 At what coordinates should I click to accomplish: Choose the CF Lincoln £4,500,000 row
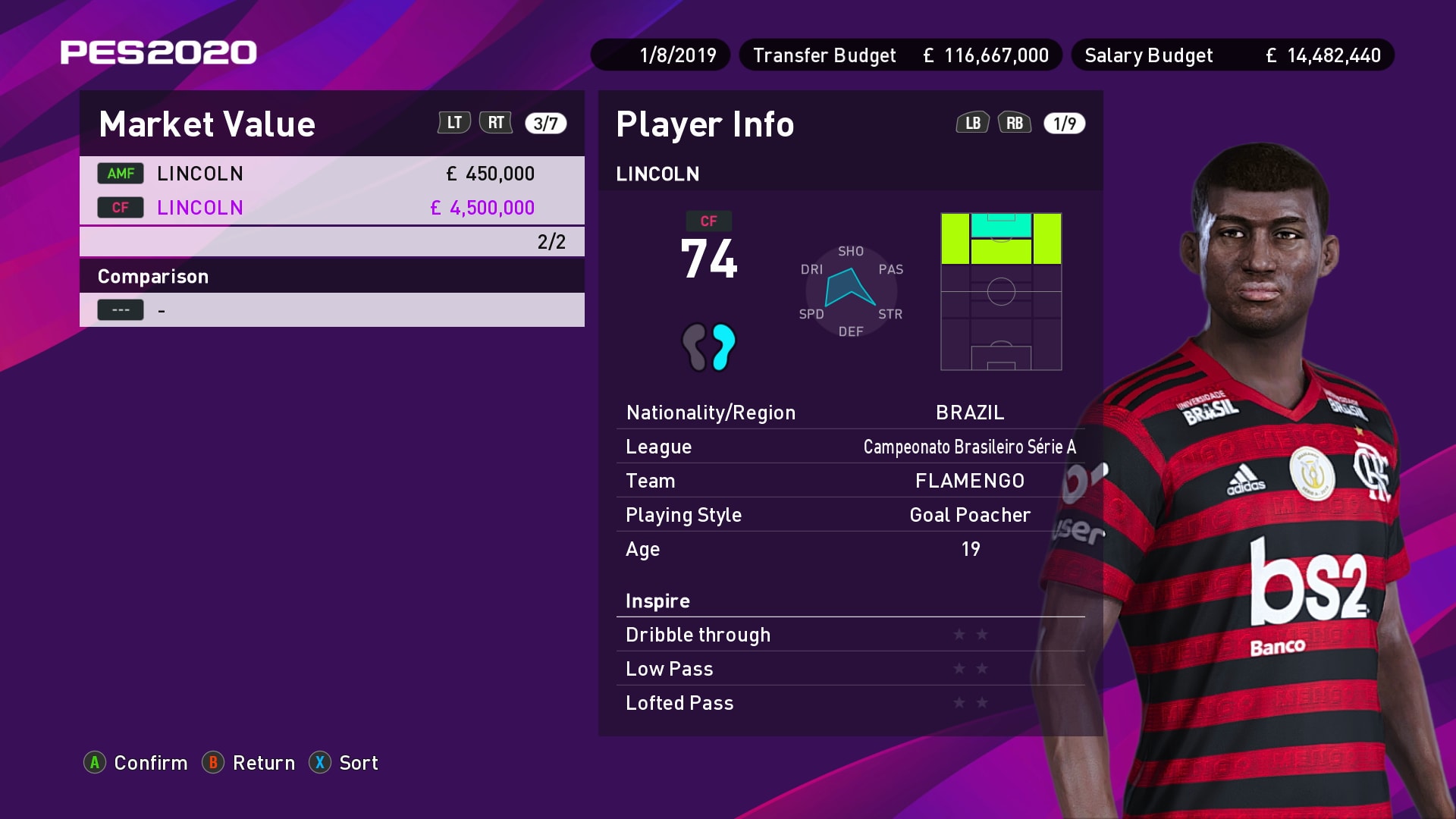pos(331,208)
